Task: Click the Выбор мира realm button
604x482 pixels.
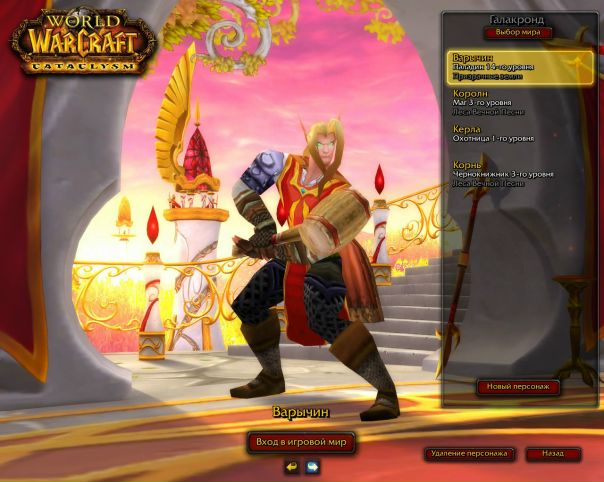Action: [x=518, y=33]
